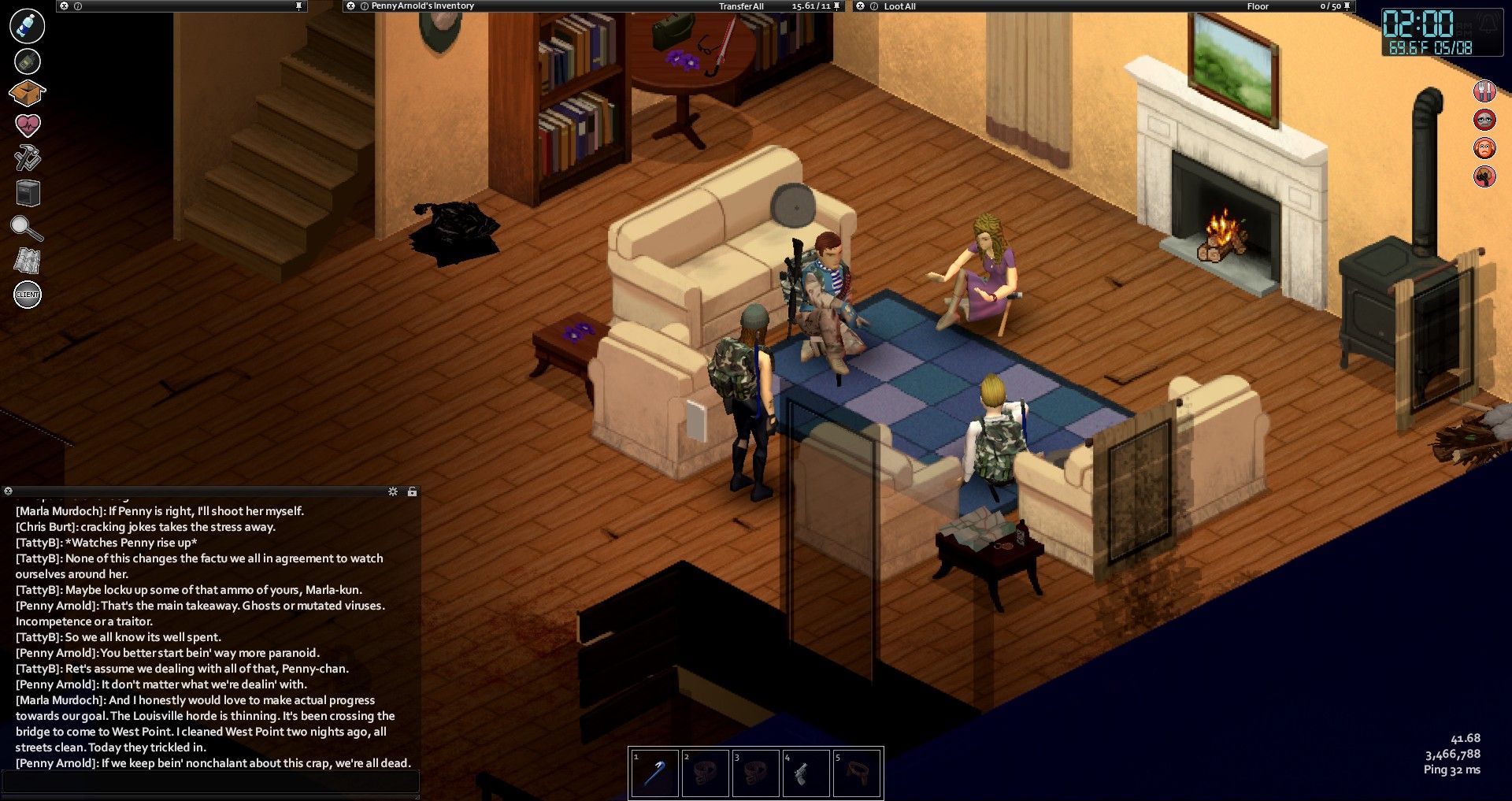1512x801 pixels.
Task: Open chat settings gear icon
Action: [393, 491]
